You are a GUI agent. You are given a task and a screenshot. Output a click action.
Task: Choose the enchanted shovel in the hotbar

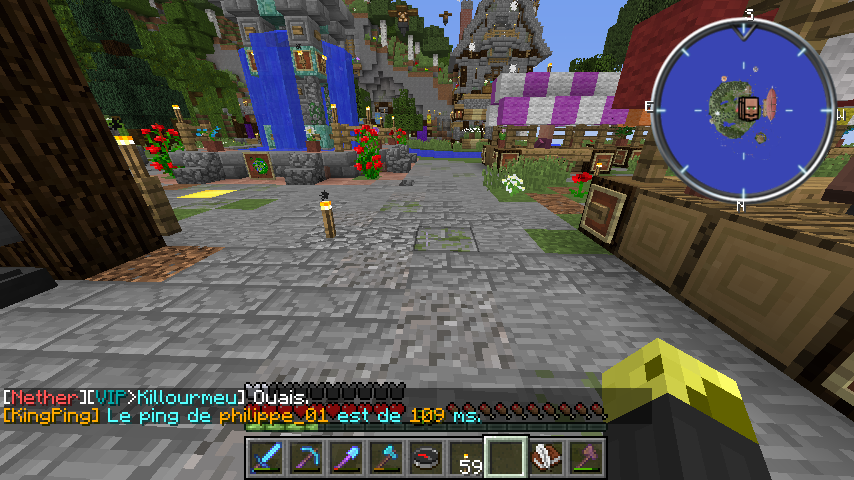click(x=345, y=458)
